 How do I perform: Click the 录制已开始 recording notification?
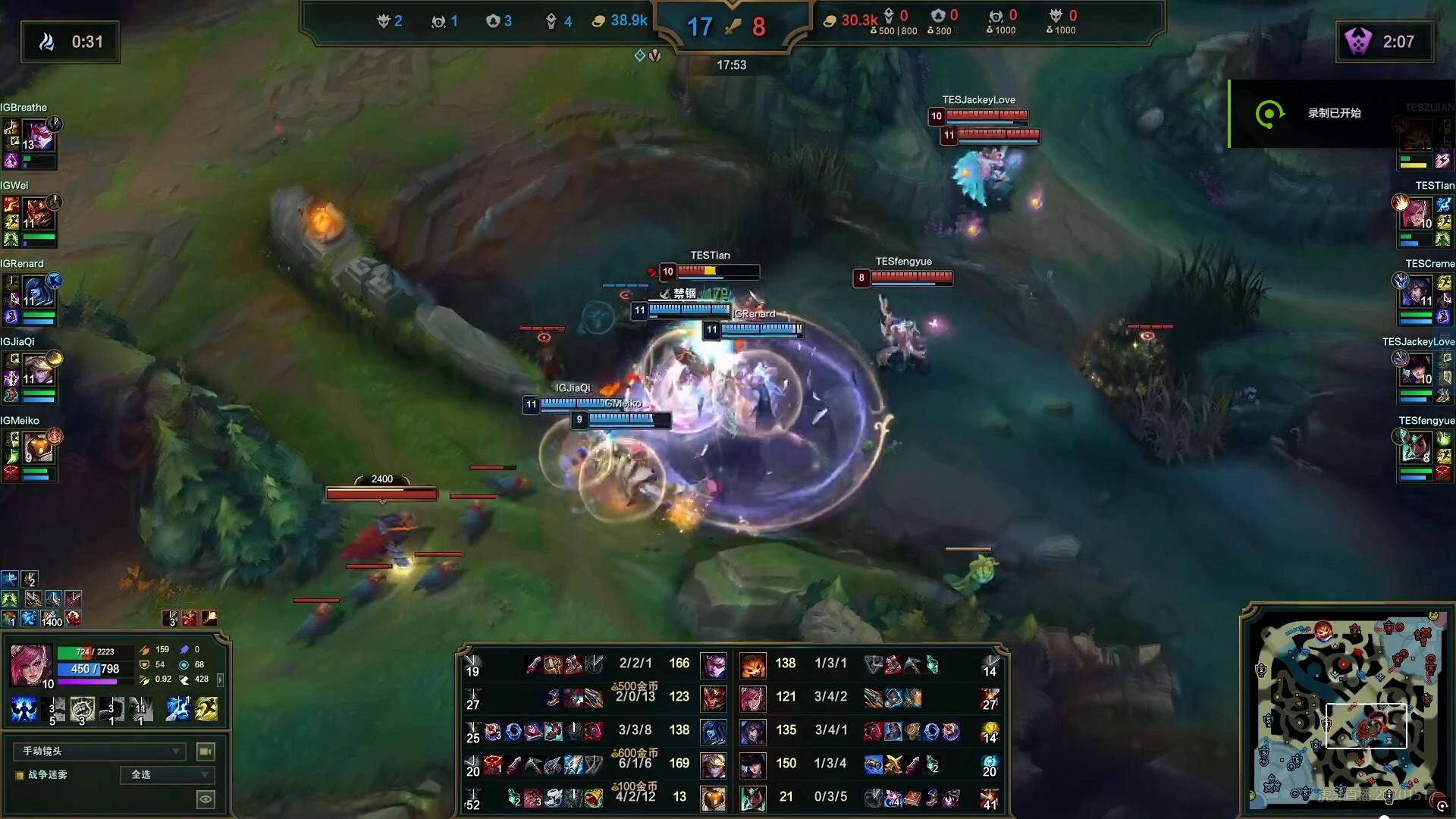pos(1333,114)
